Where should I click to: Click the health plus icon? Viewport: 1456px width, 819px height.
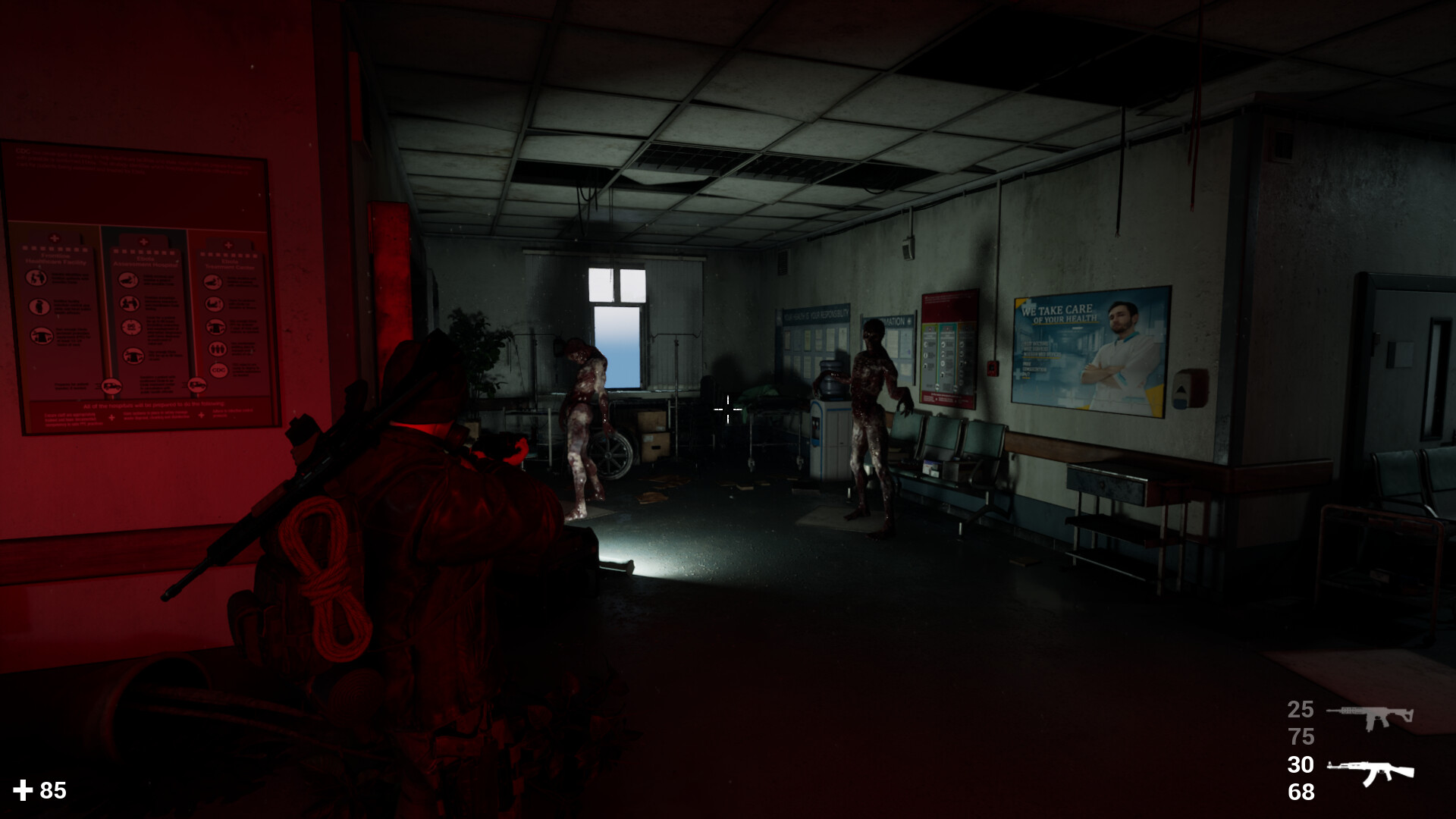24,789
